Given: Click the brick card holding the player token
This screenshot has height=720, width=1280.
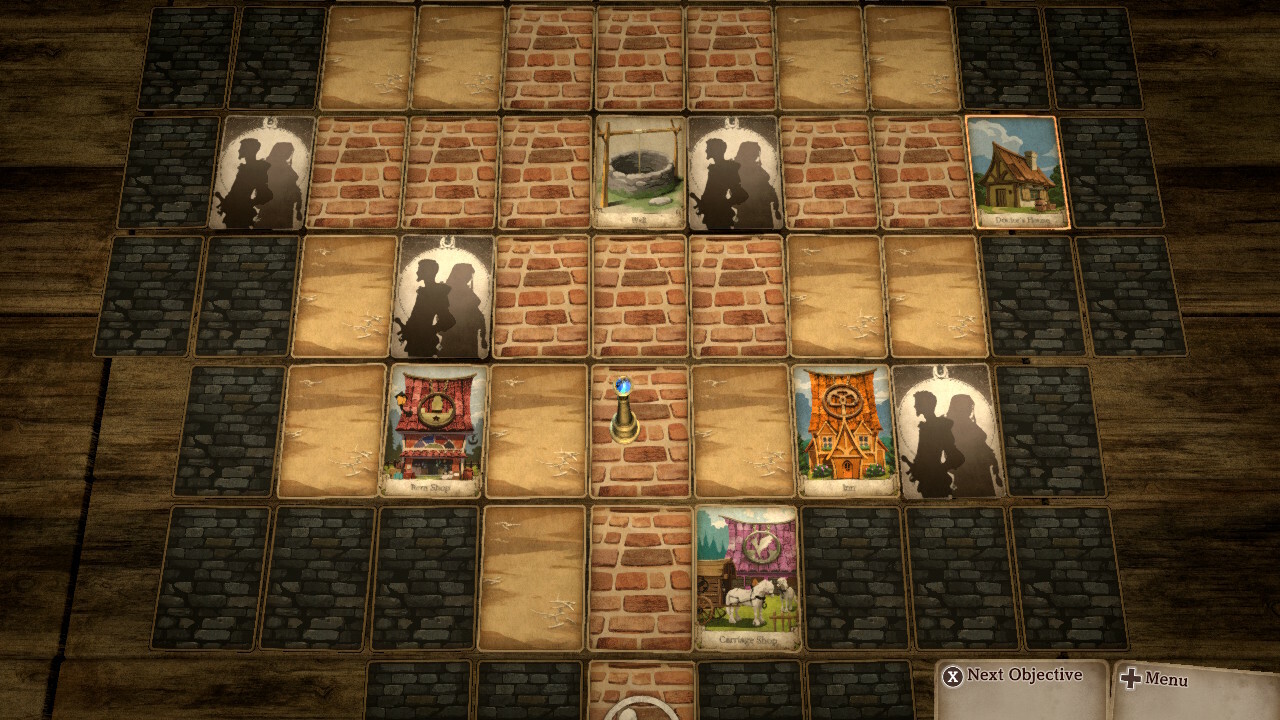Looking at the screenshot, I should tap(640, 432).
